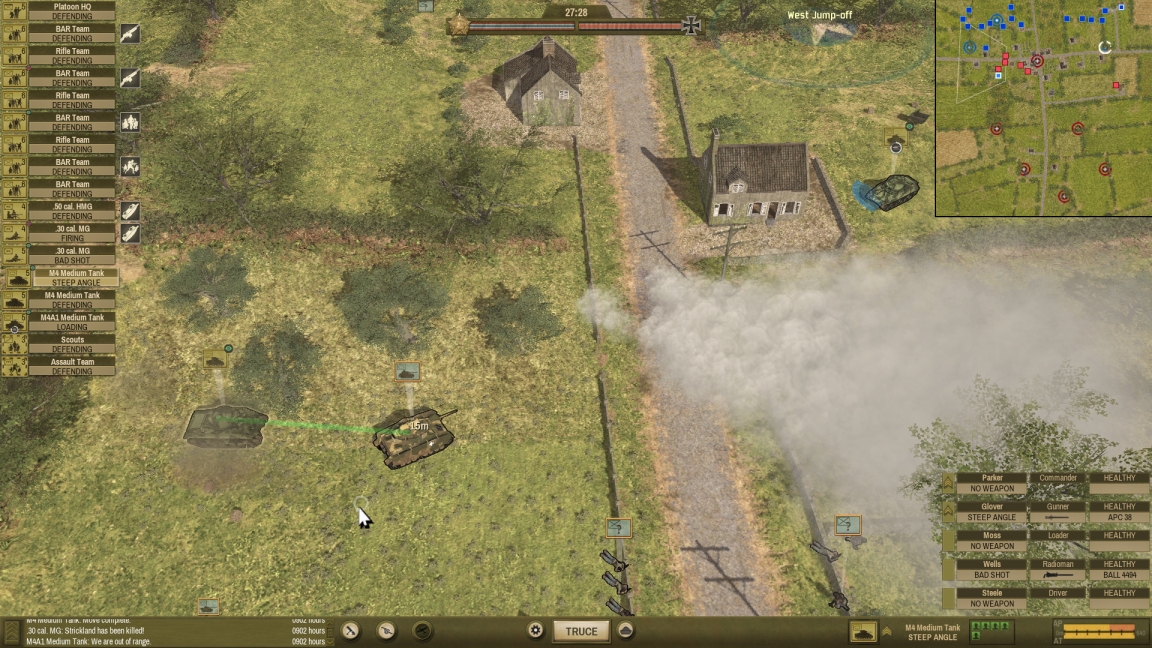Click the round arrow button beside TRUCE
The width and height of the screenshot is (1152, 648).
[626, 631]
